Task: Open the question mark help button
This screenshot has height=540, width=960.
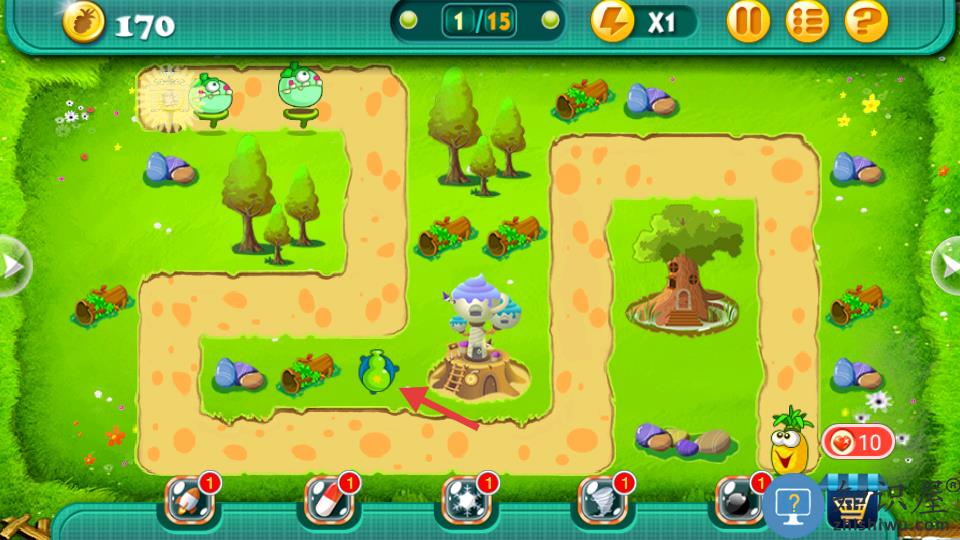Action: (867, 21)
